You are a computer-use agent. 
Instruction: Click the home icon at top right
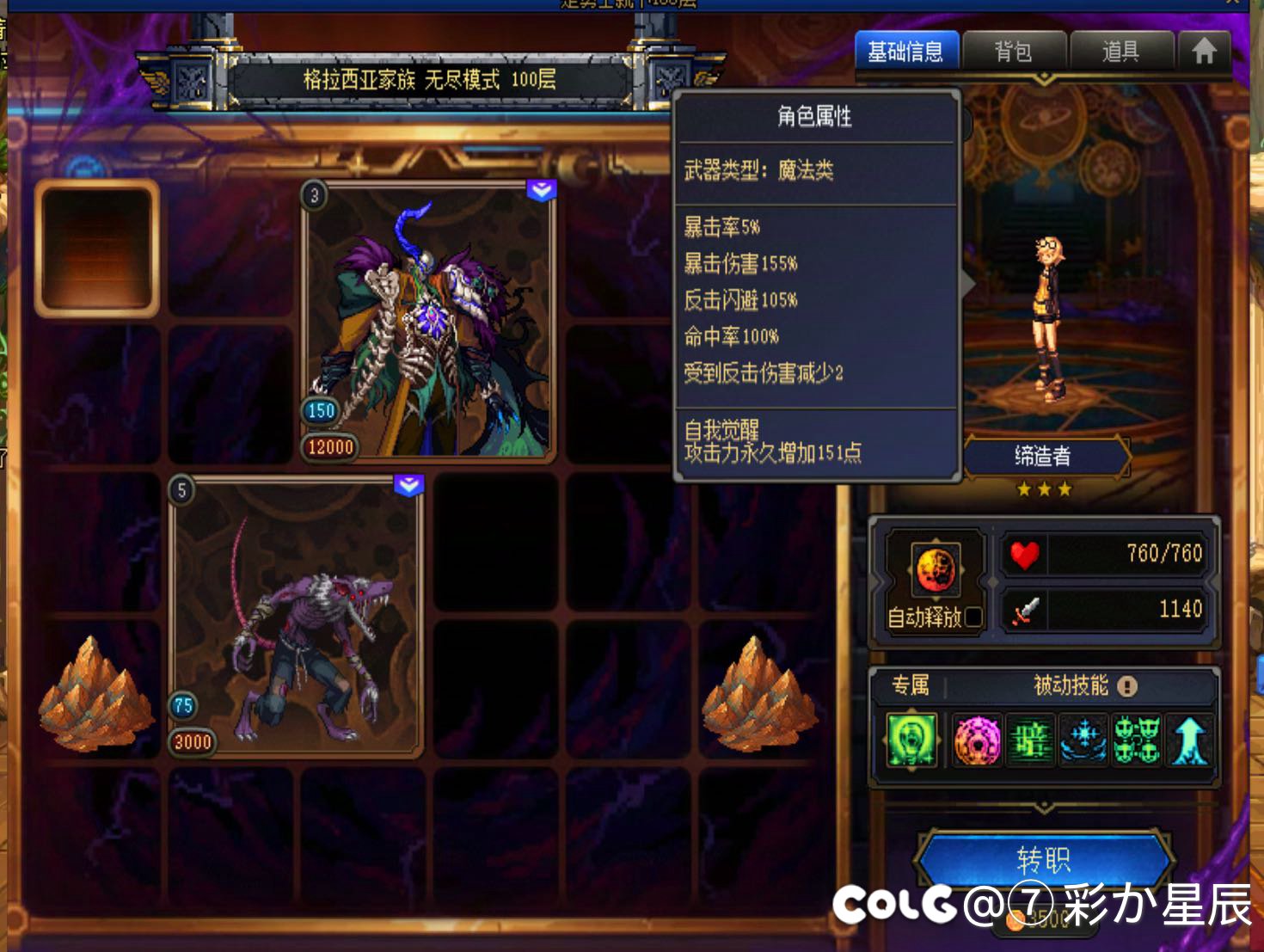coord(1204,51)
